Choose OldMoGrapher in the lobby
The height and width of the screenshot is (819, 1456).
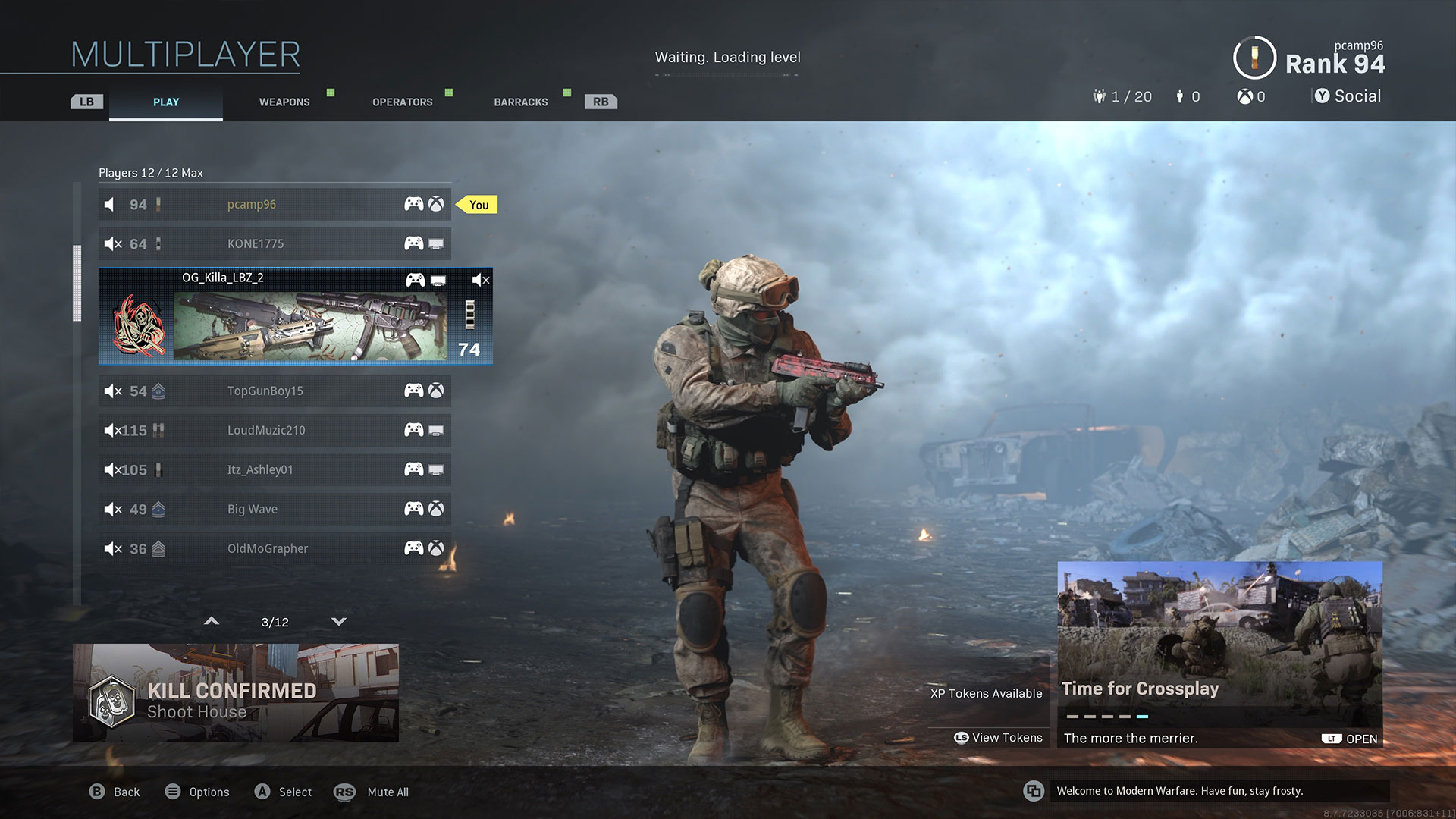tap(275, 548)
